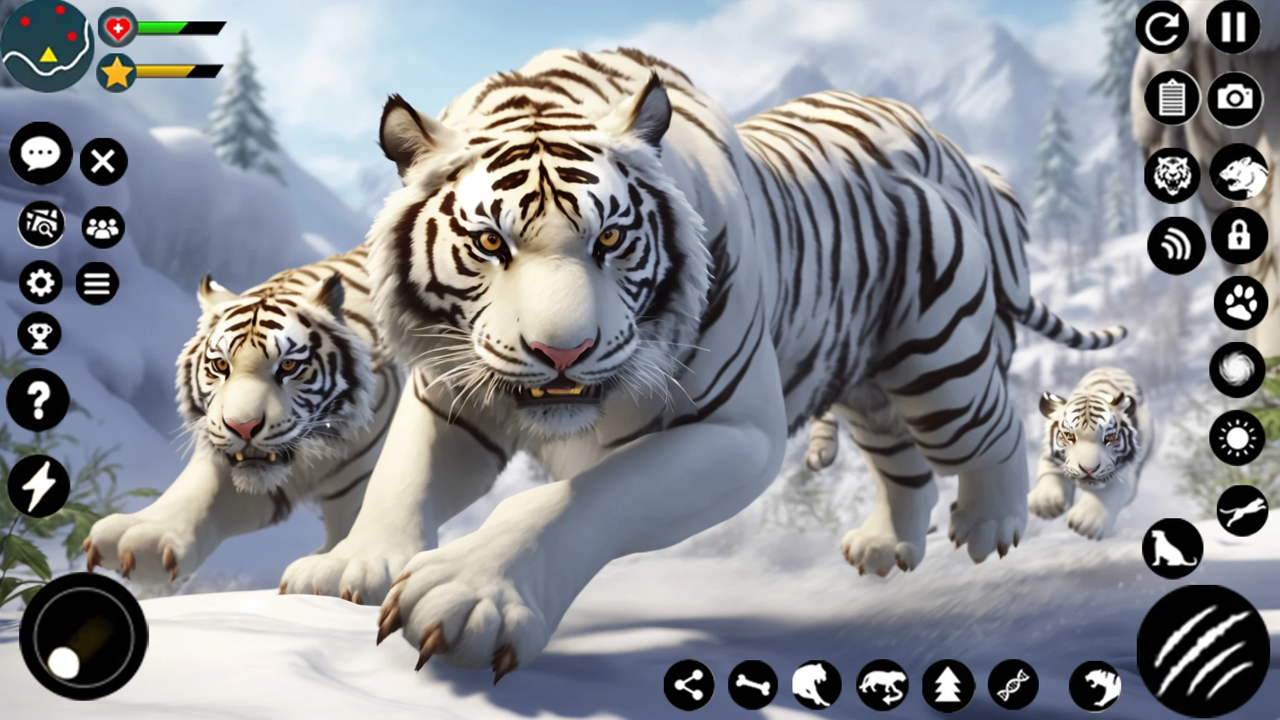Open the trophy achievements screen
The height and width of the screenshot is (720, 1280).
pos(39,333)
